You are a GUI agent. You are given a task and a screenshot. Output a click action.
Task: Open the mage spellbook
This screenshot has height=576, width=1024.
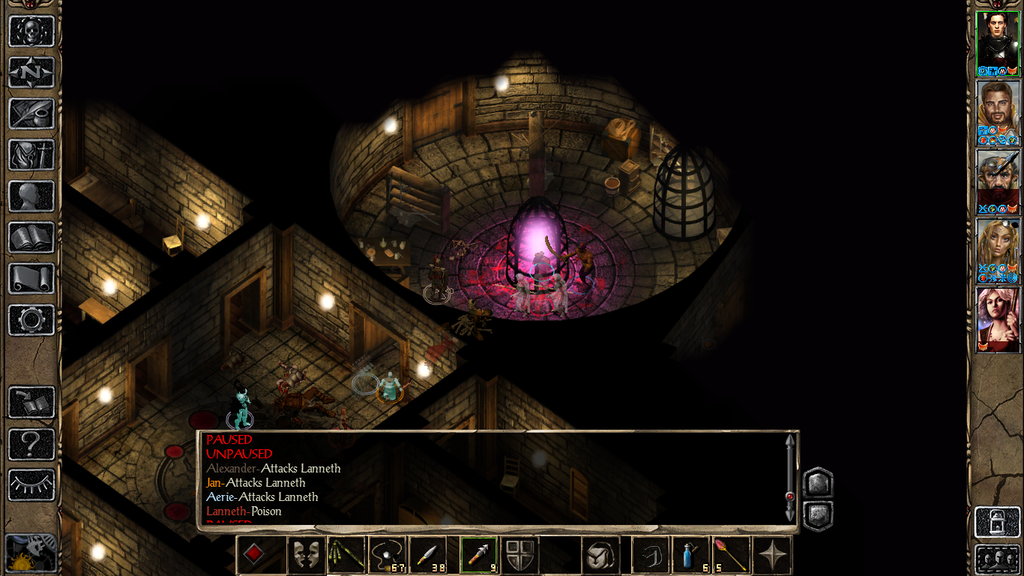(x=31, y=237)
